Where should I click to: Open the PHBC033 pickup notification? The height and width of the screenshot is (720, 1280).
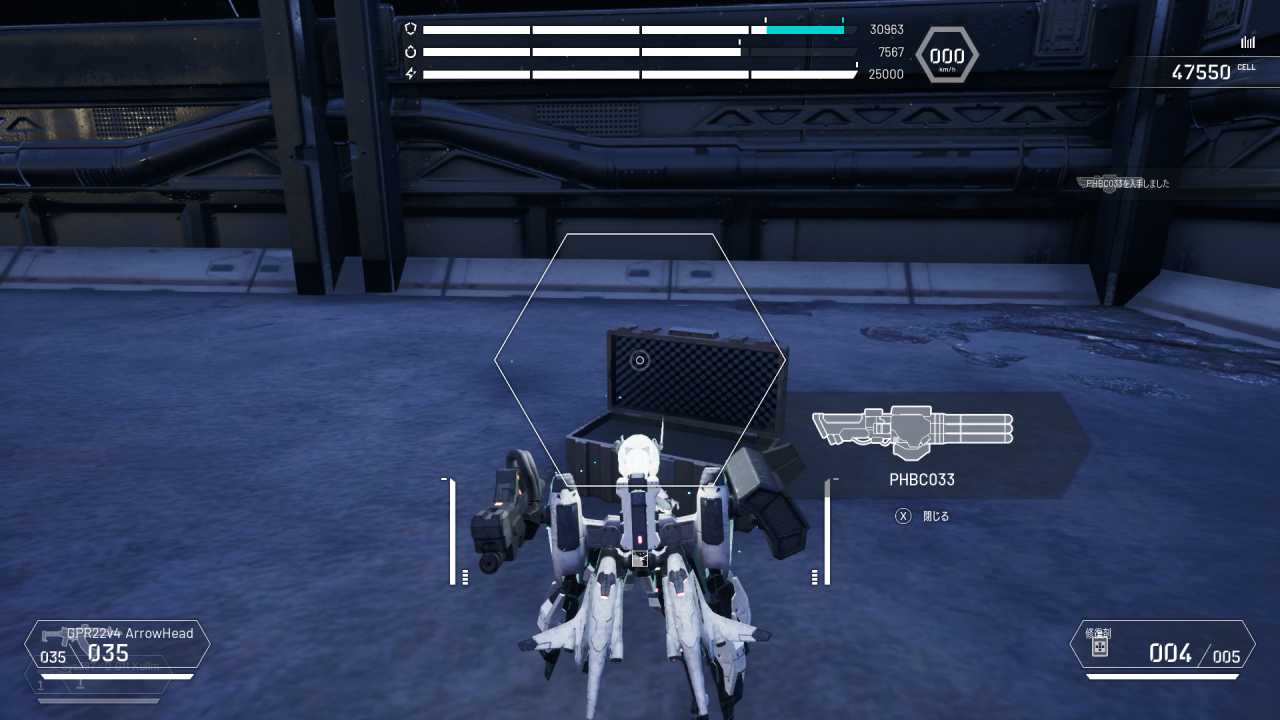[1127, 184]
